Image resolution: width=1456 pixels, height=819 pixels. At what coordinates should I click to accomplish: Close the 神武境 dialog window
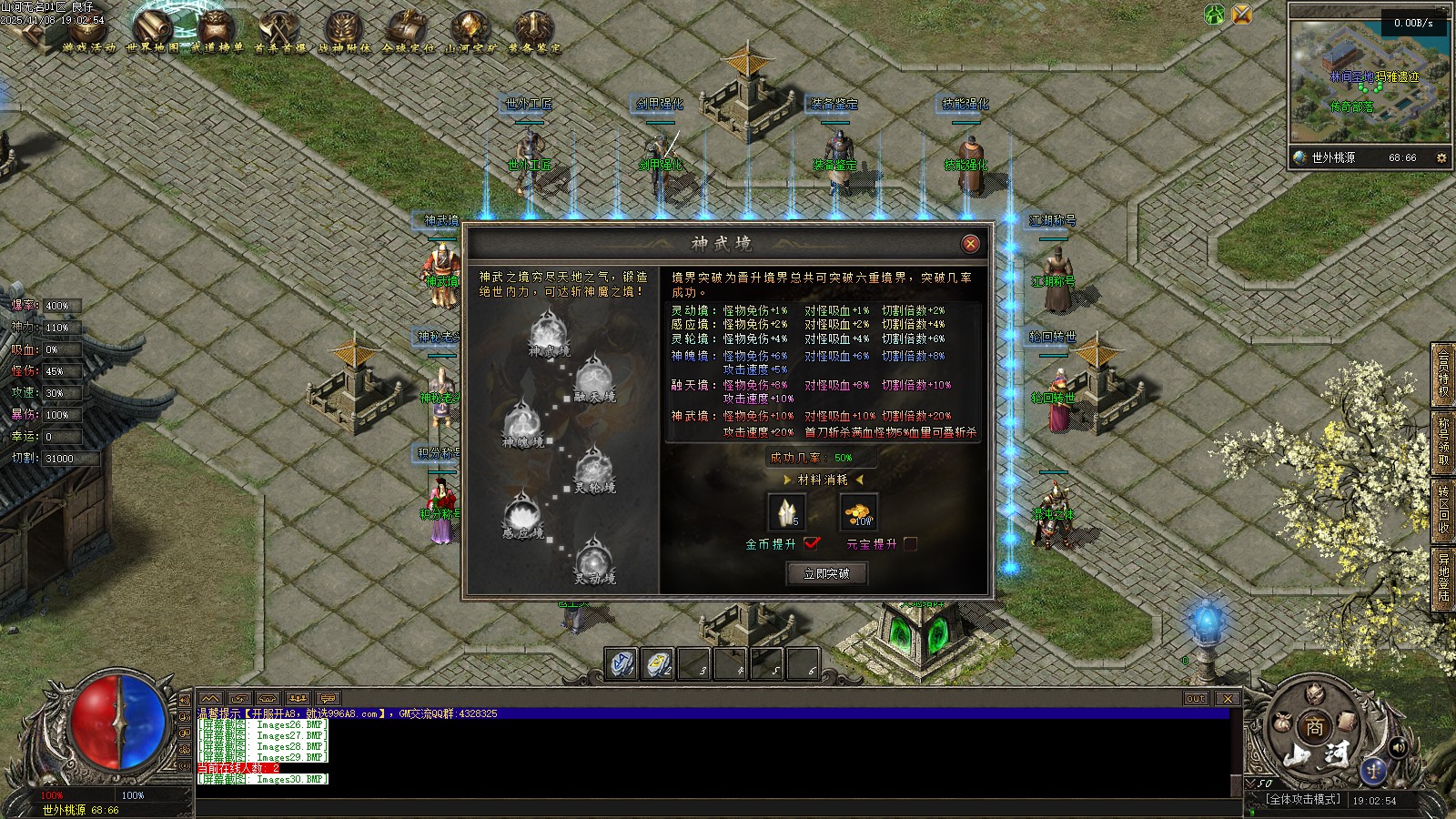pos(971,243)
